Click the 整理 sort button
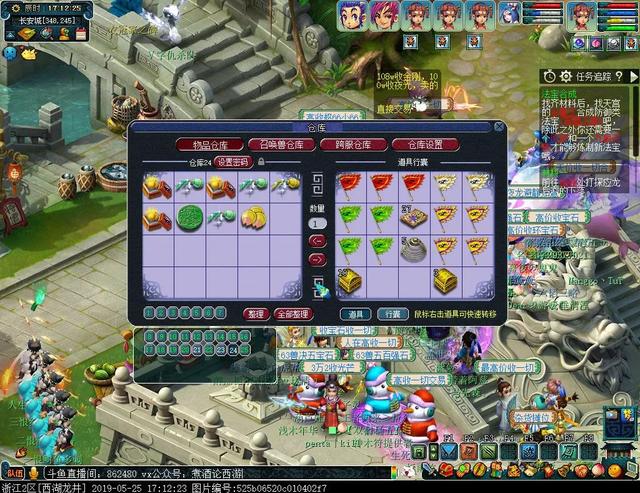The height and width of the screenshot is (493, 640). point(255,314)
